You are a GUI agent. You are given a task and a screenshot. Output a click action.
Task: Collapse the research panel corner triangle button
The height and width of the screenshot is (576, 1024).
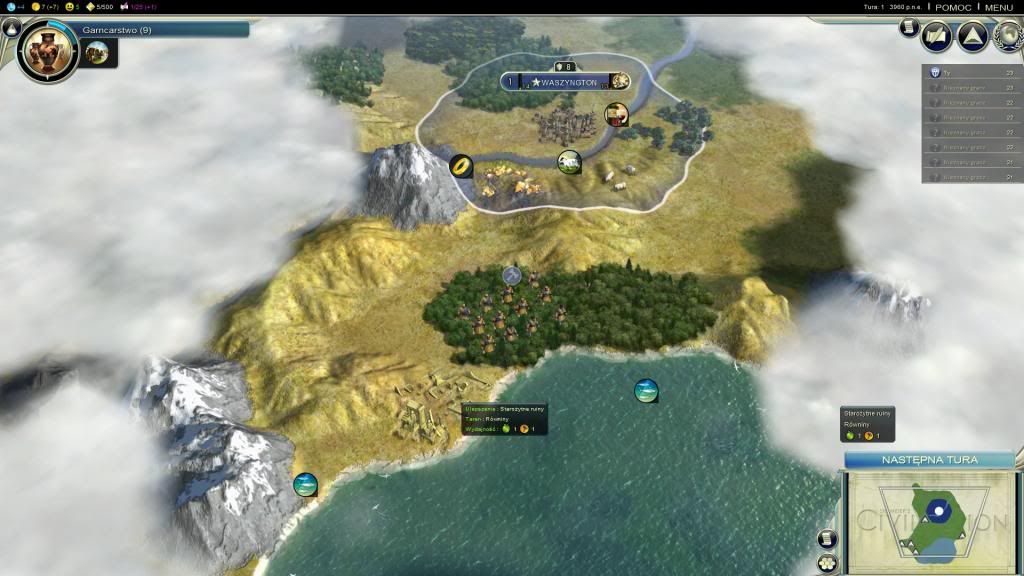point(10,28)
